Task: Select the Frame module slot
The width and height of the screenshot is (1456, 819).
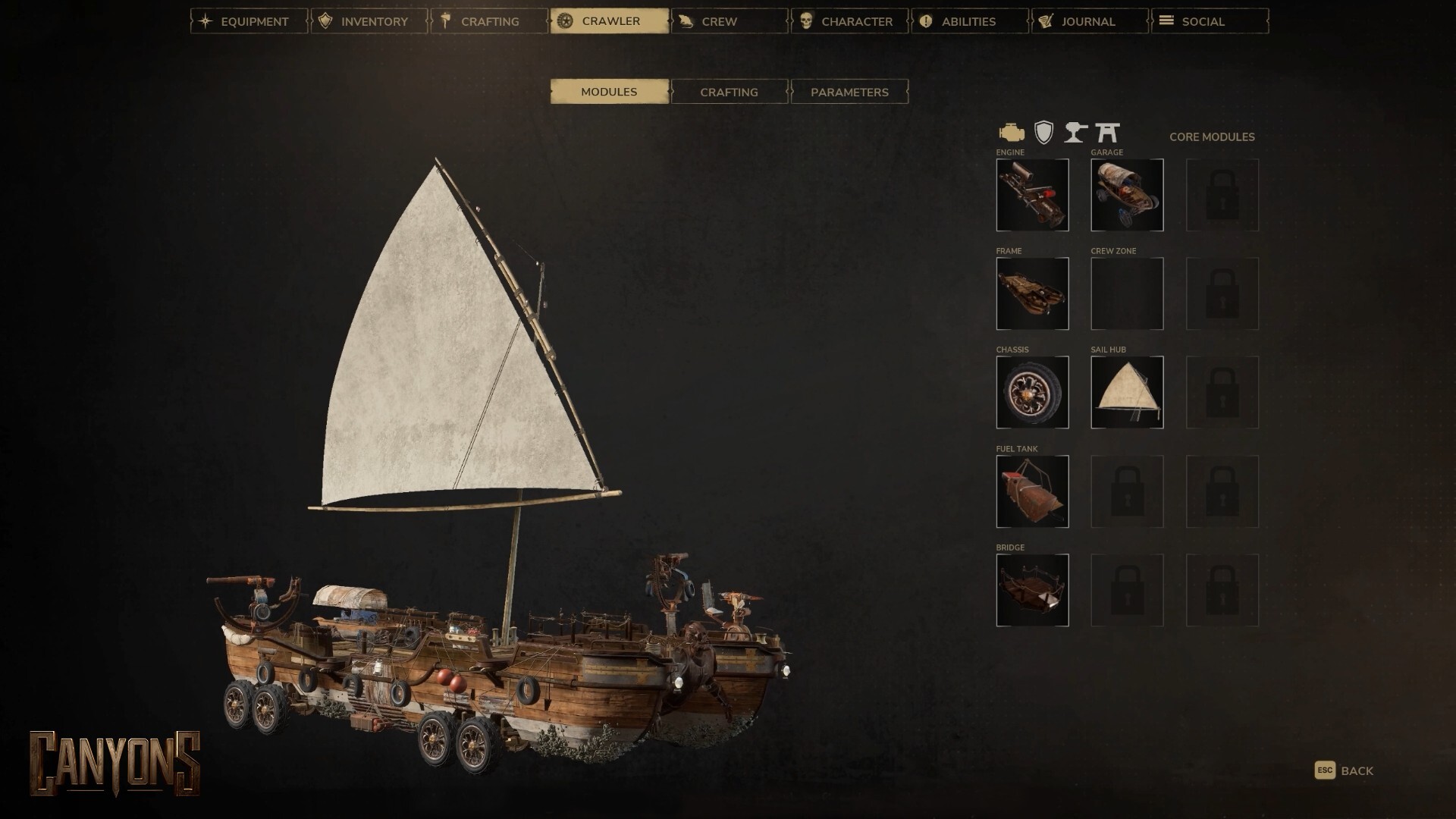Action: (1032, 293)
